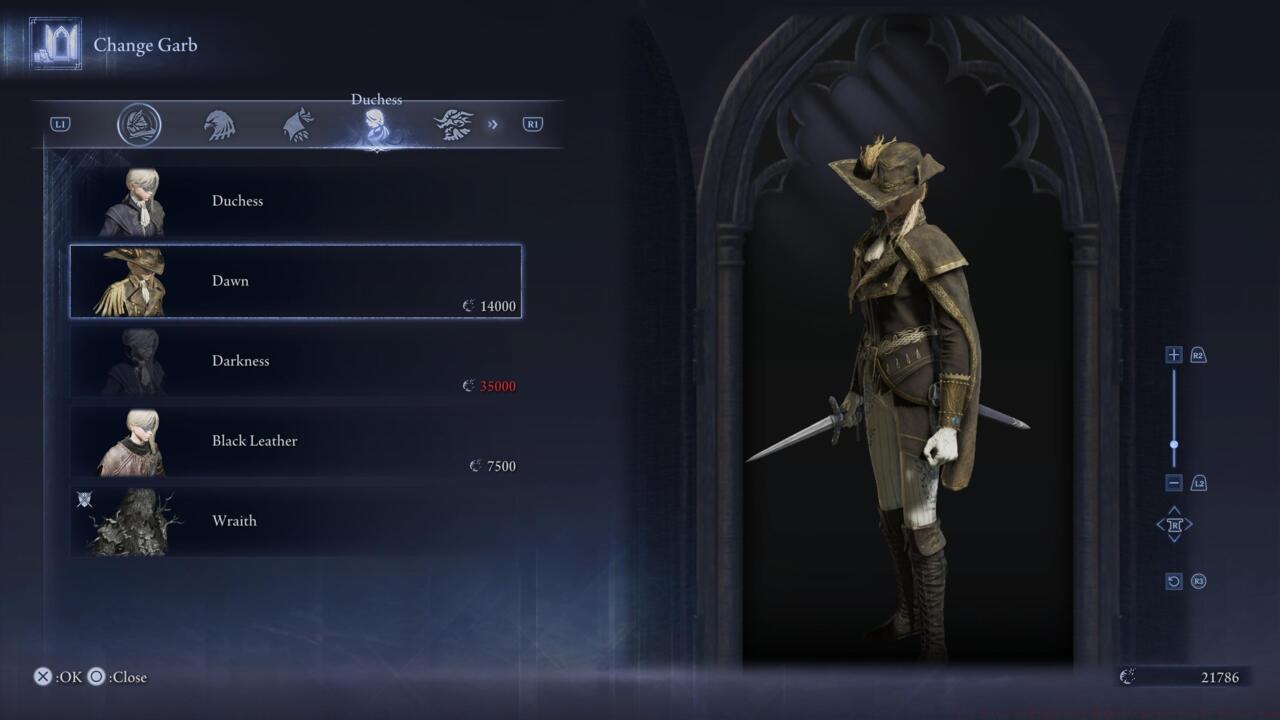Switch to the helmeted knight character tab
Viewport: 1280px width, 720px height.
pos(139,125)
